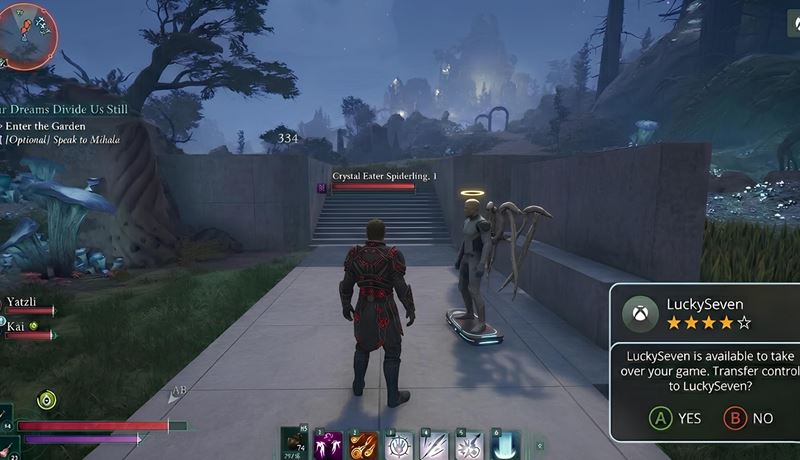
Task: Trigger the blue light pillar ability
Action: coord(503,445)
